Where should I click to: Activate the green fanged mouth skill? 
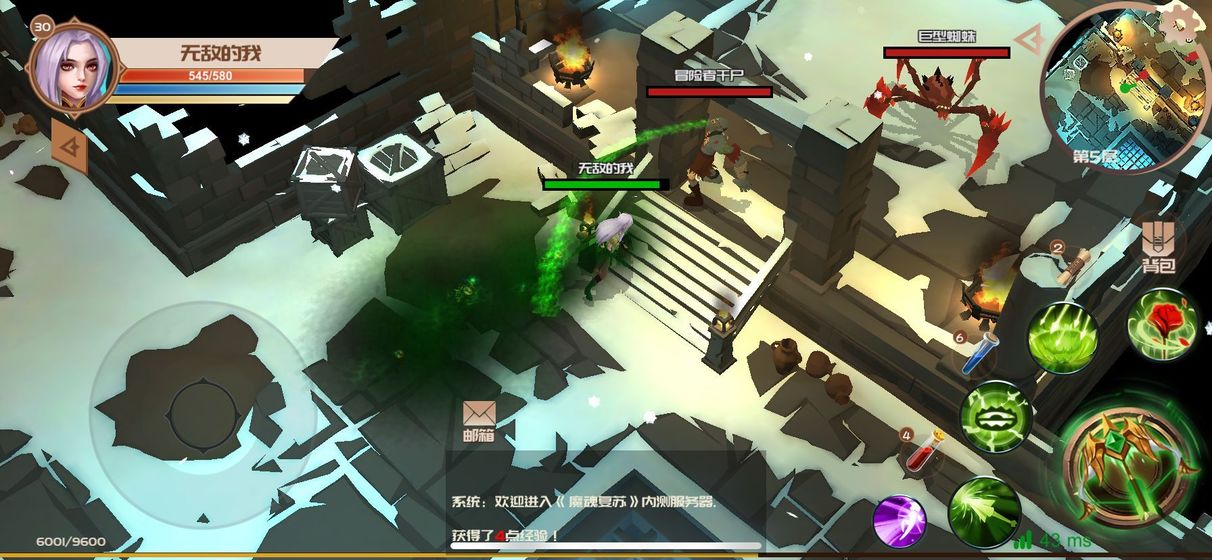click(997, 415)
